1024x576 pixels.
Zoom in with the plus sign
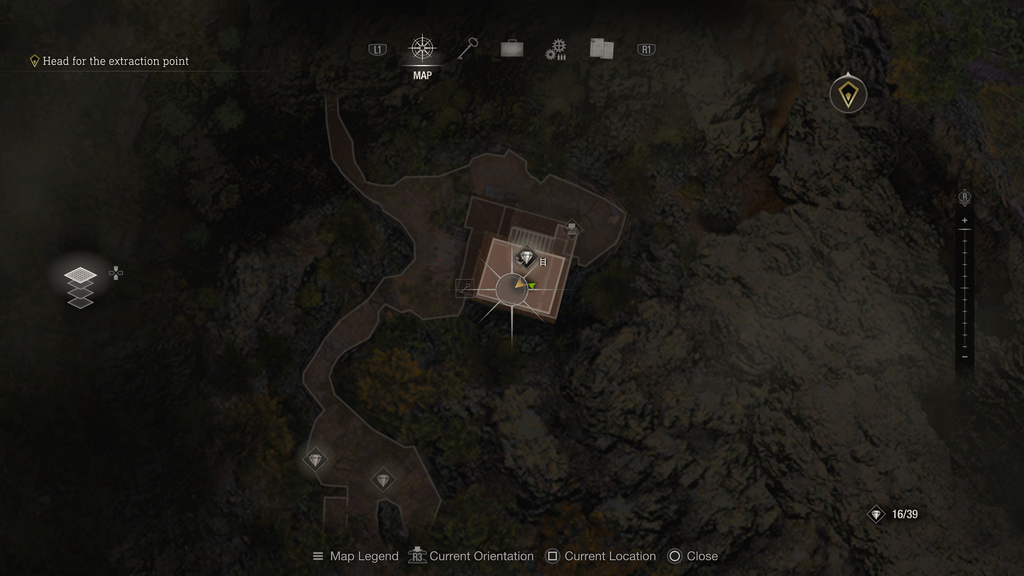click(x=965, y=220)
